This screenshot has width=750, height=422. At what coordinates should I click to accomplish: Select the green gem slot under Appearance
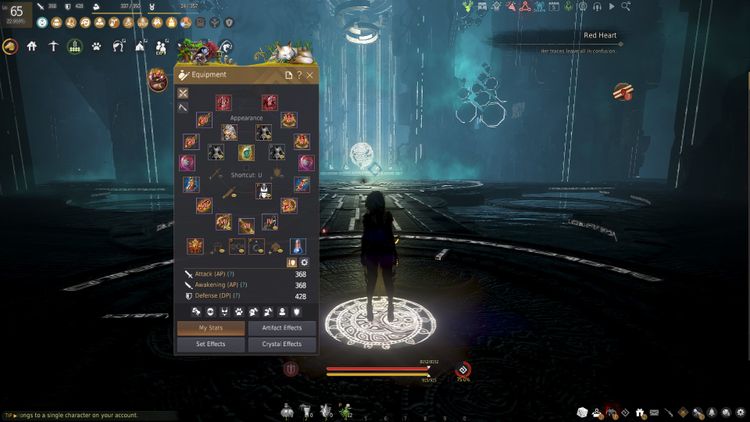pyautogui.click(x=246, y=152)
